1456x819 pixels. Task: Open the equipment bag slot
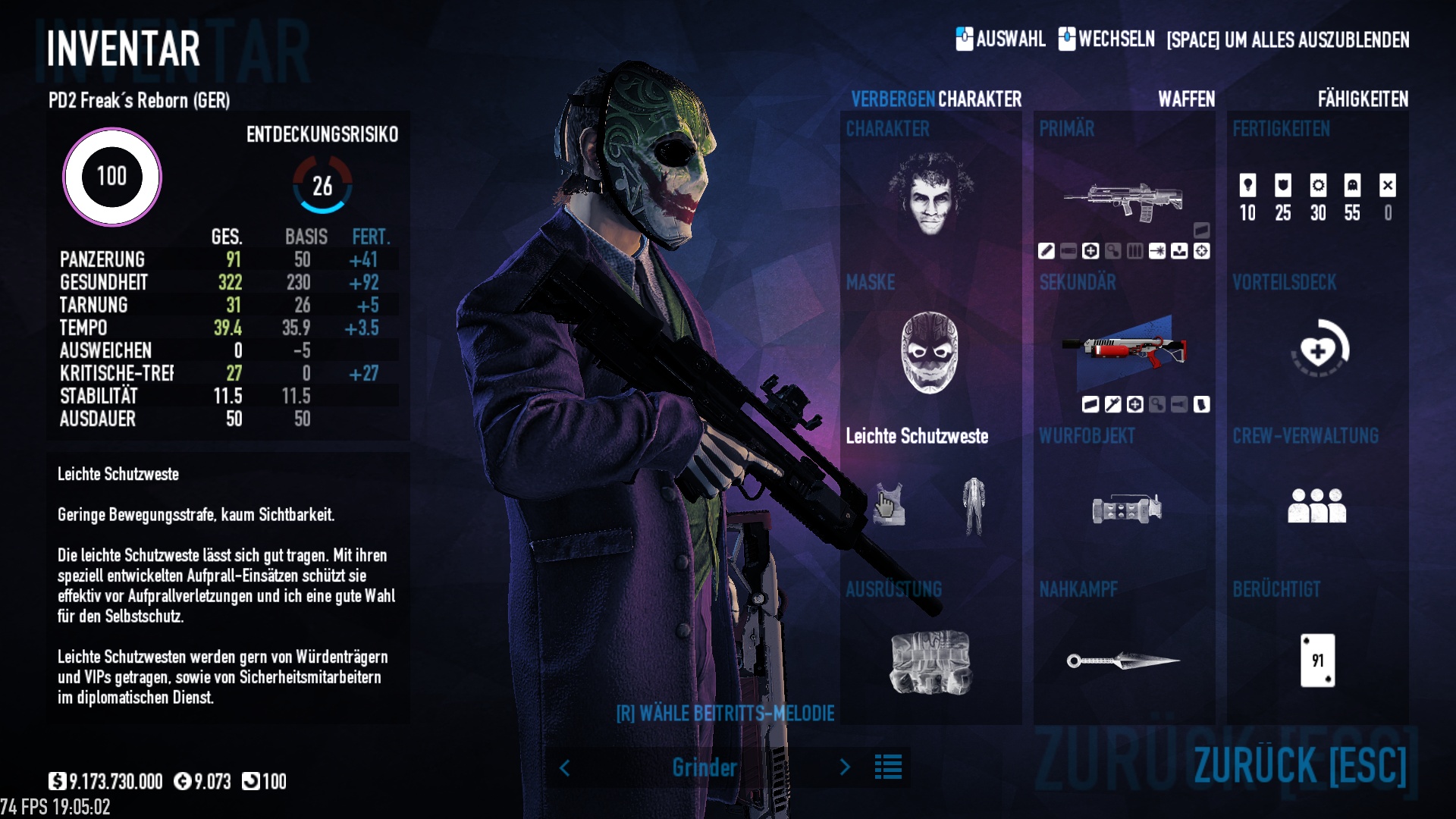tap(930, 662)
